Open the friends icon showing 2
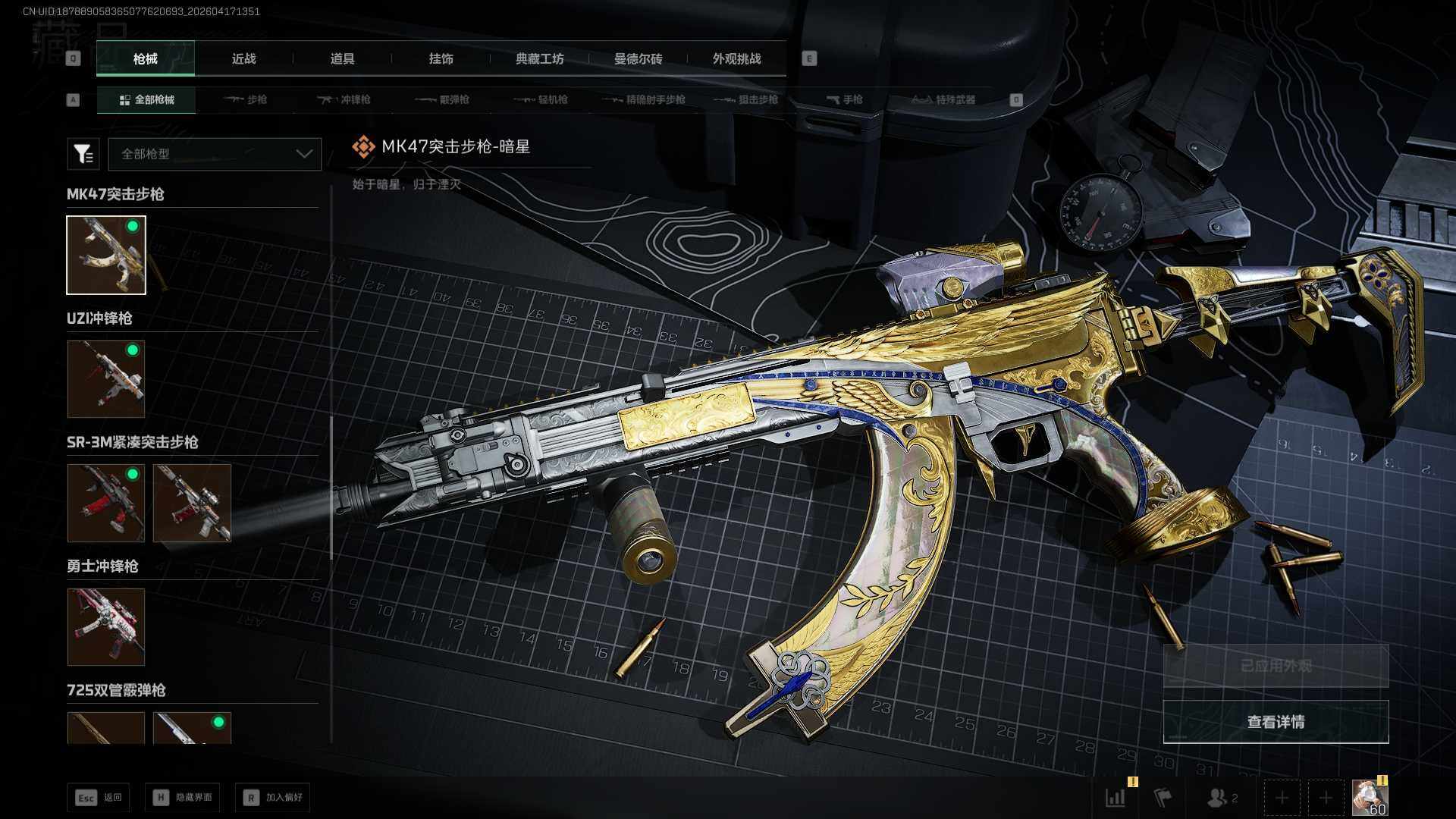Viewport: 1456px width, 819px height. point(1221,798)
